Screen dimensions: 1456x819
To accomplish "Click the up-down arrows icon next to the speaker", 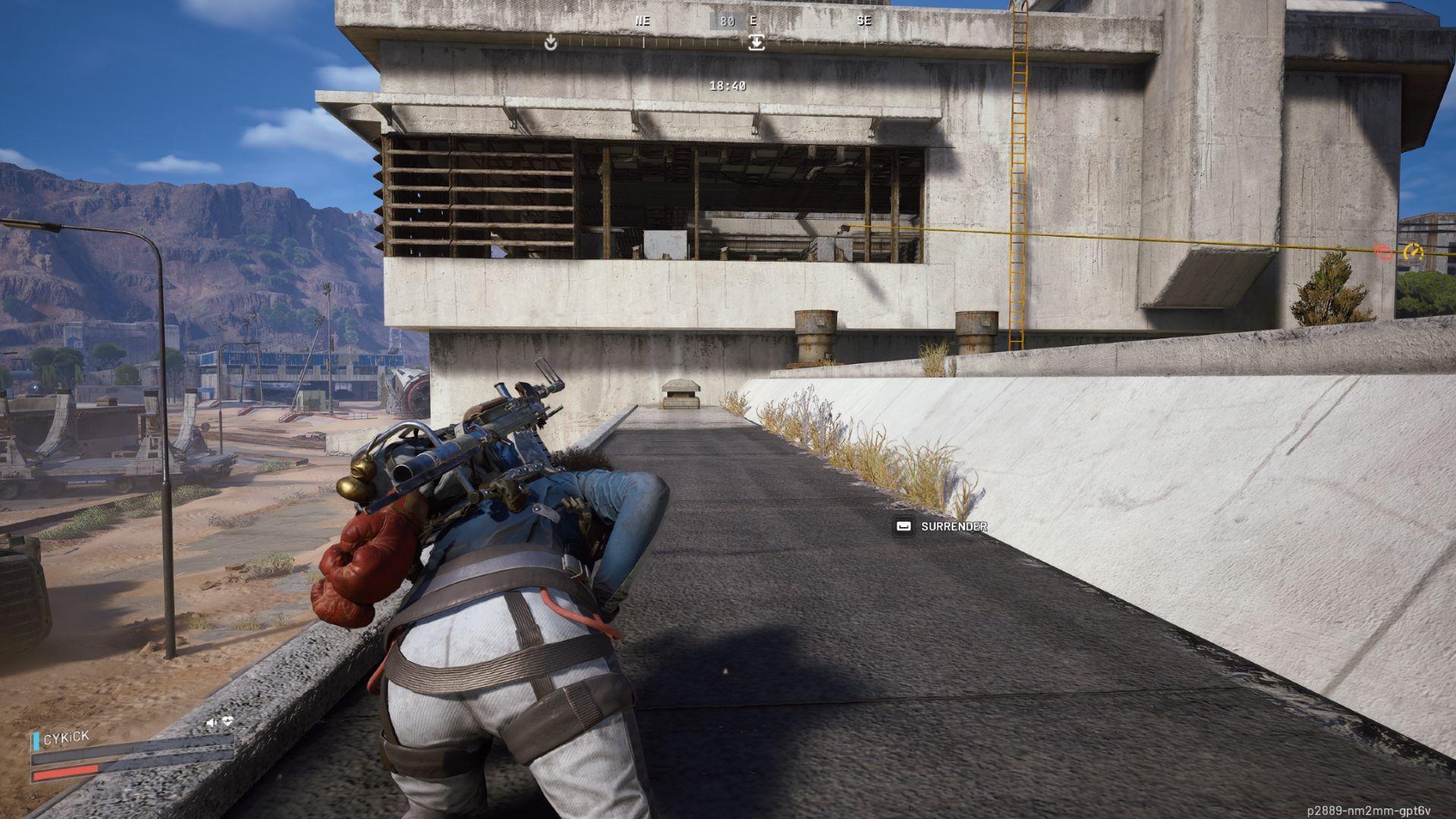I will pos(227,721).
